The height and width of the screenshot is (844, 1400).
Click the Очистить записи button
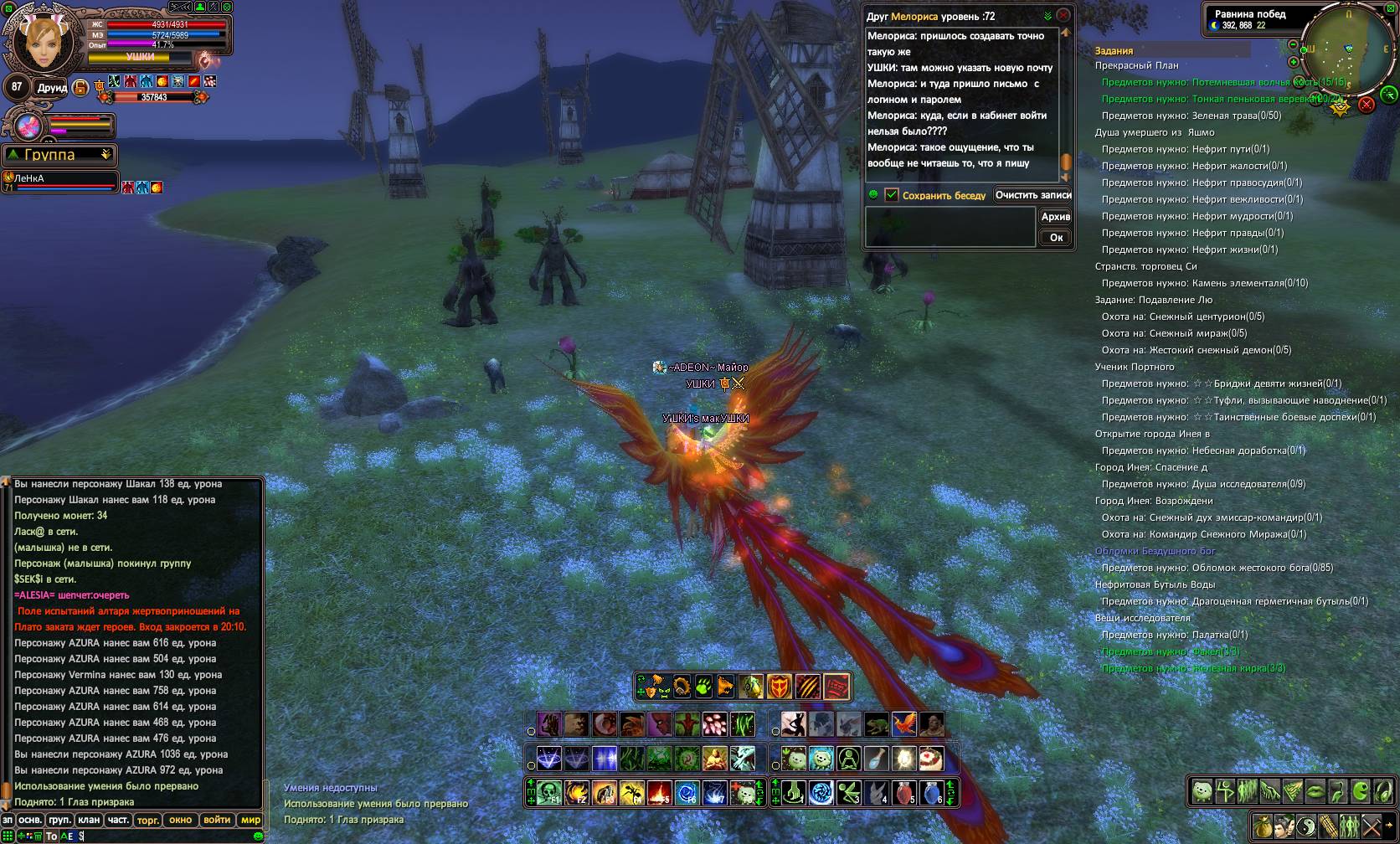pos(1033,195)
